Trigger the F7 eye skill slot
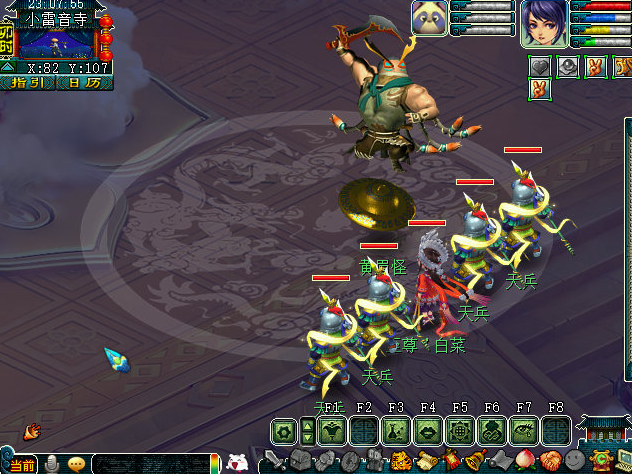This screenshot has width=632, height=474. [524, 431]
